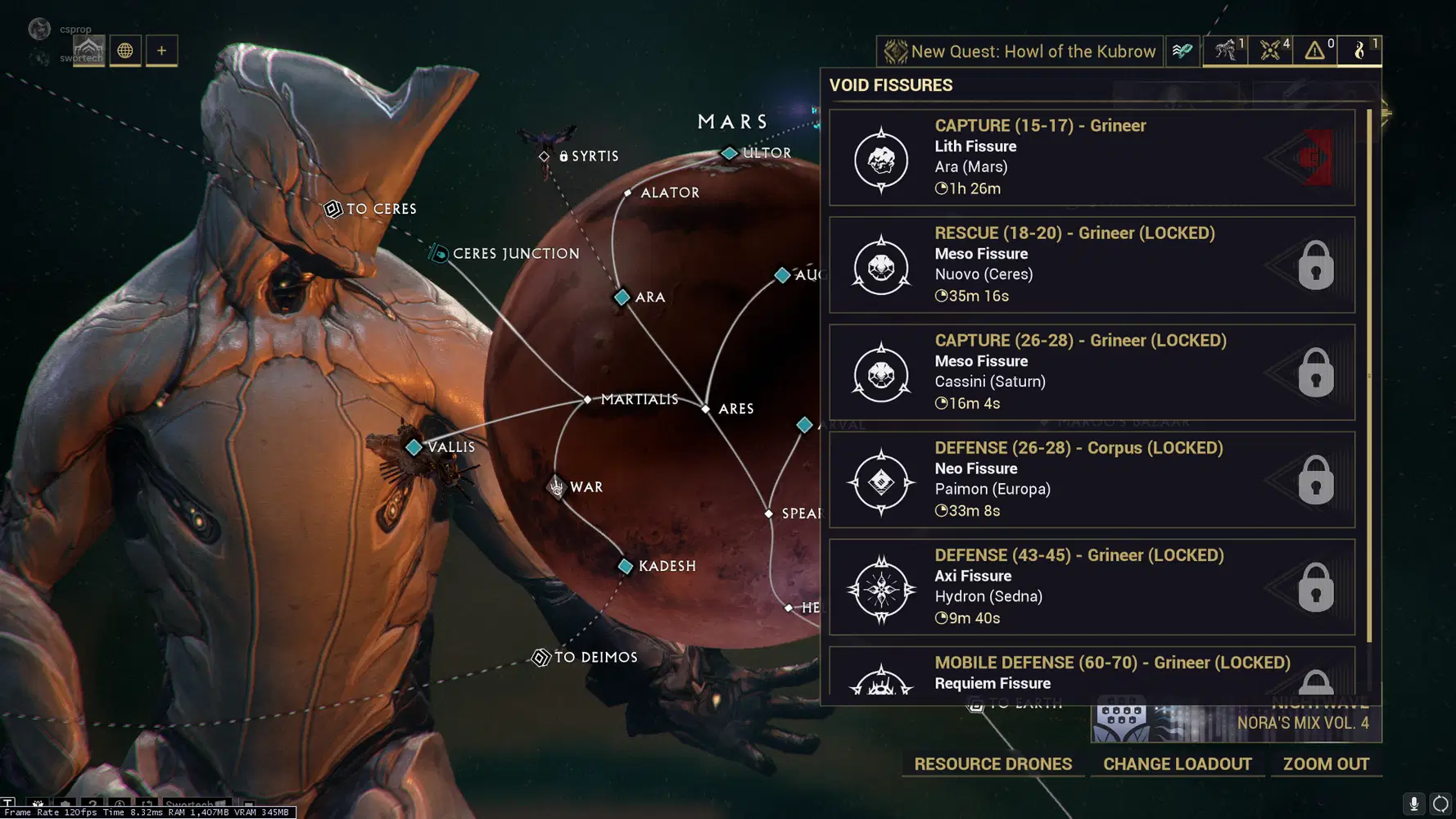
Task: Select the Kubrow companion icon in top bar
Action: coord(1223,51)
